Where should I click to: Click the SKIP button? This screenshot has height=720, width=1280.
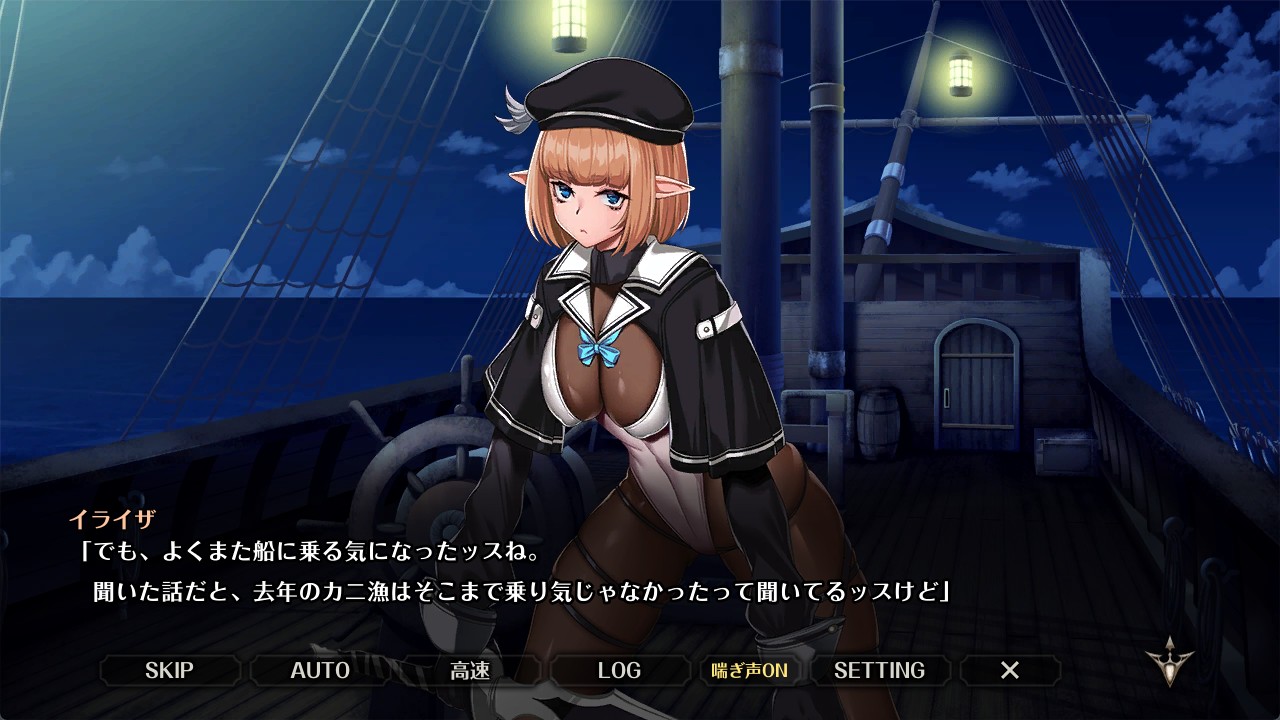point(169,670)
